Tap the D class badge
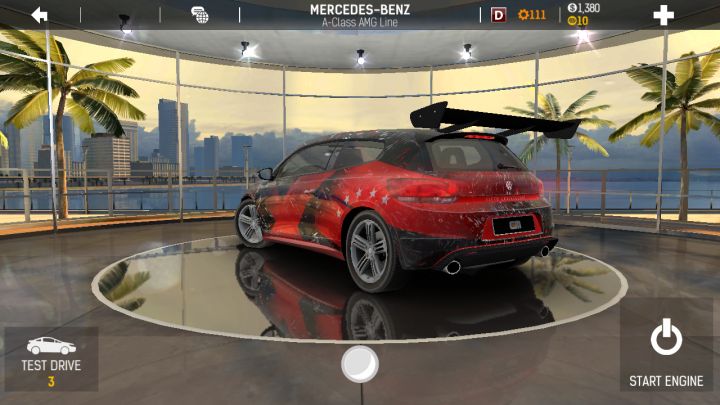Image resolution: width=720 pixels, height=405 pixels. point(499,14)
